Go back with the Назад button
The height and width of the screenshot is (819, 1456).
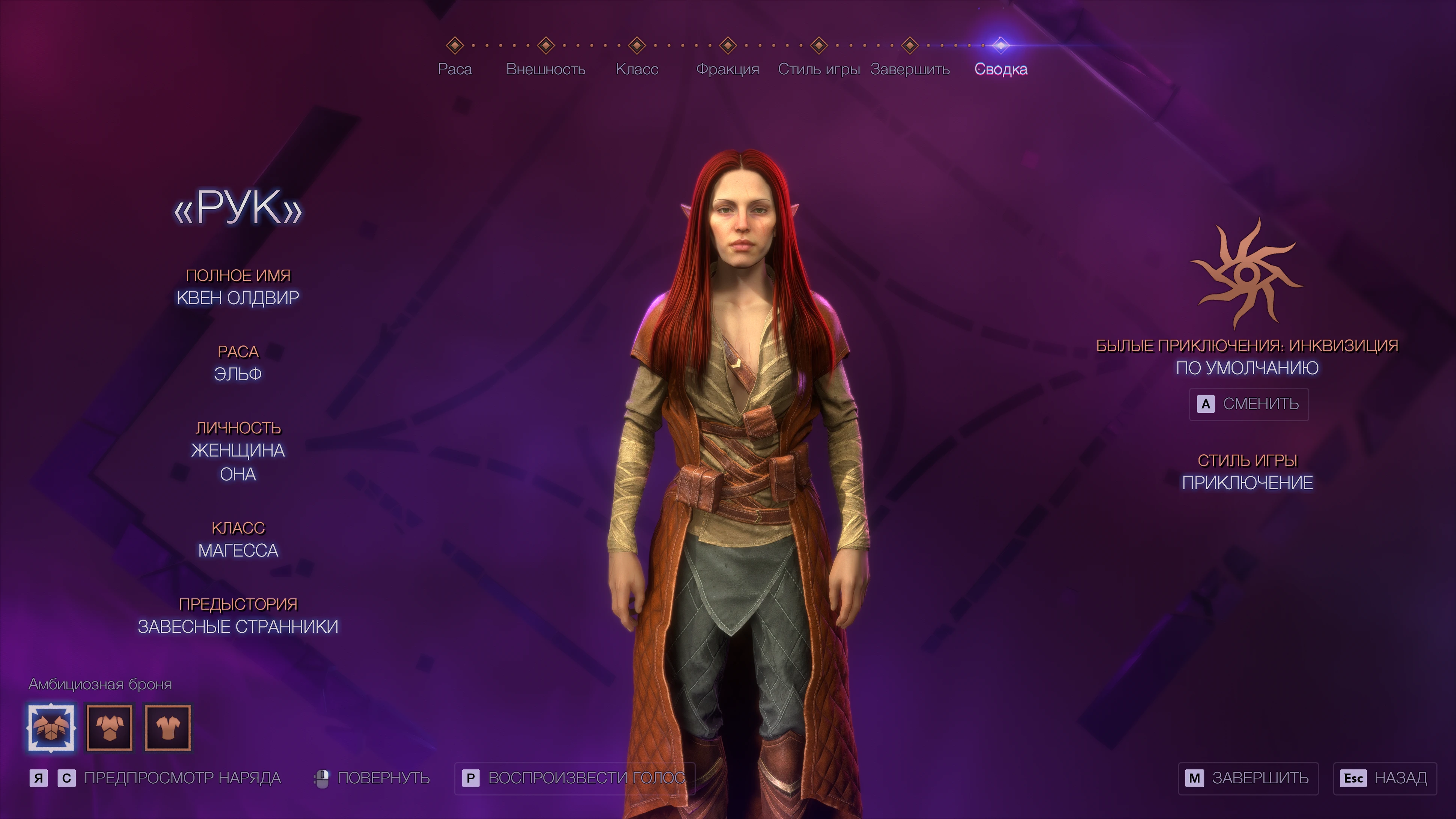[1384, 778]
